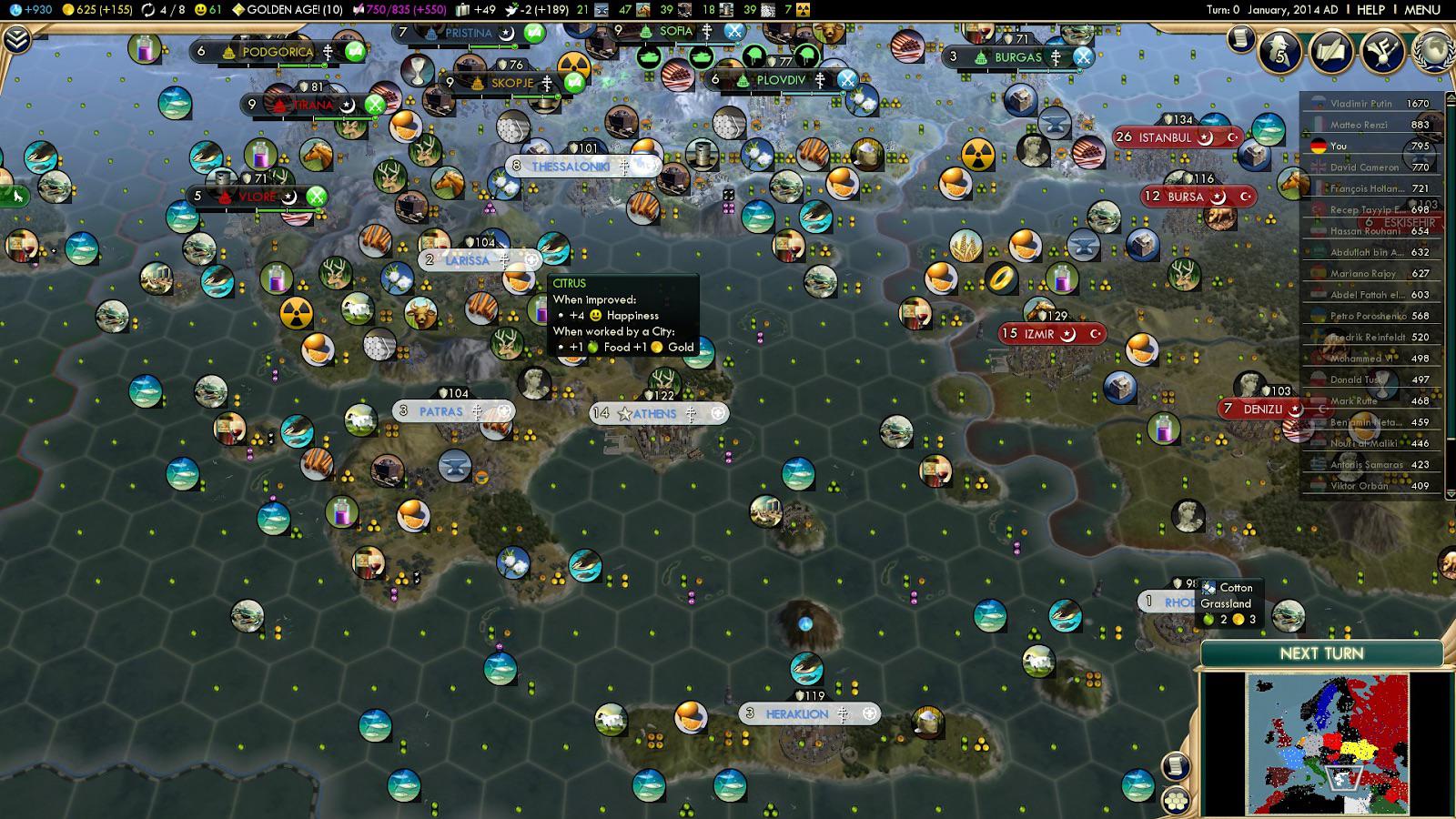Click the GOLDEN AGE! indicator
This screenshot has width=1456, height=819.
[291, 11]
